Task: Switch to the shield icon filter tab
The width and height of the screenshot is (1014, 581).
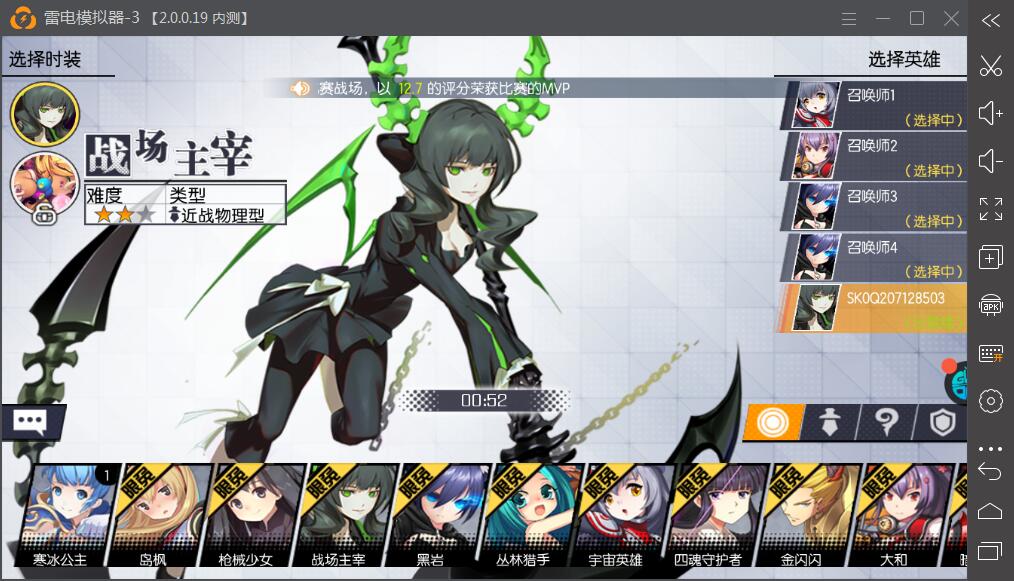Action: 942,422
